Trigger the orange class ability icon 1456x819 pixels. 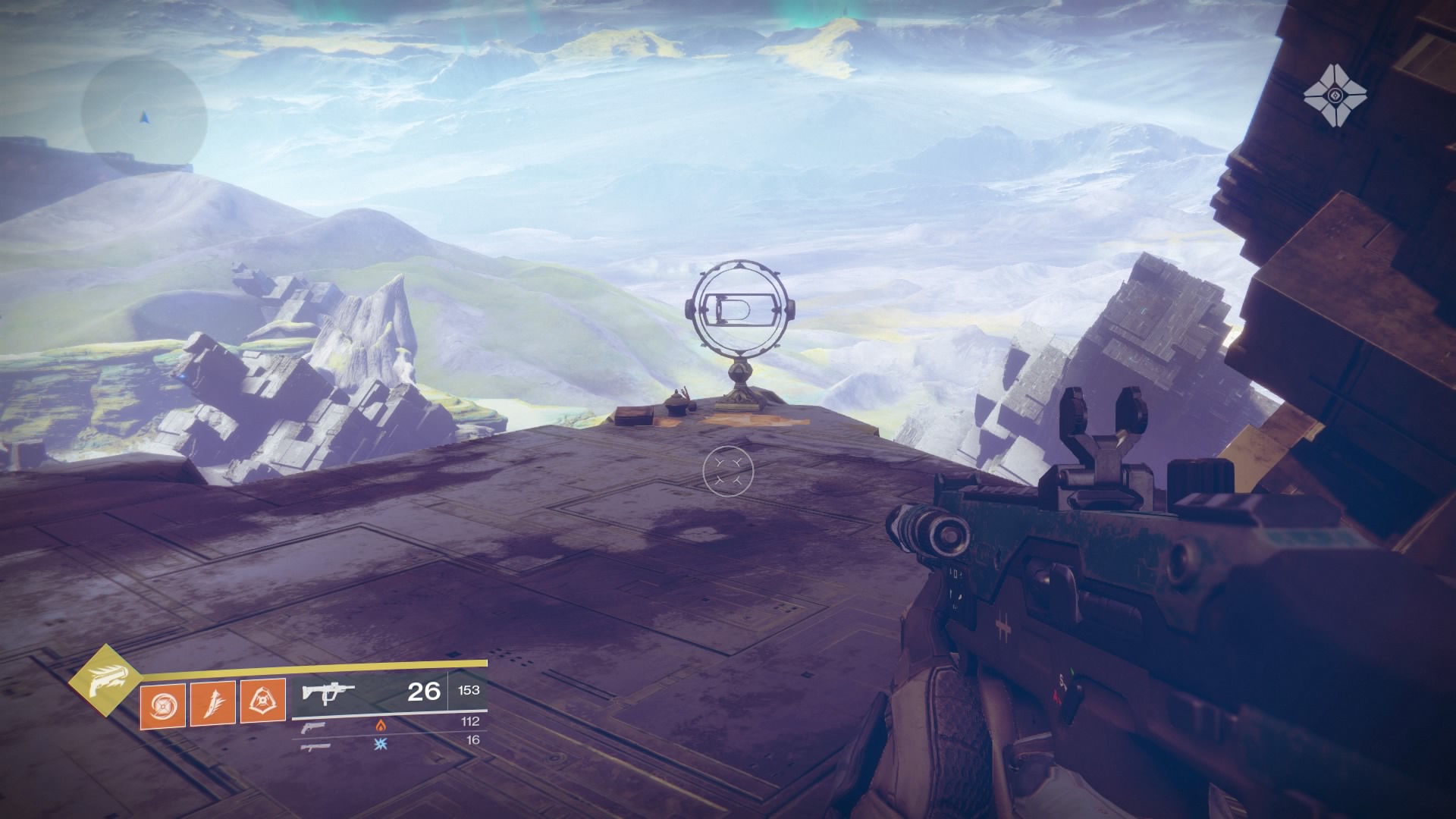tap(262, 701)
